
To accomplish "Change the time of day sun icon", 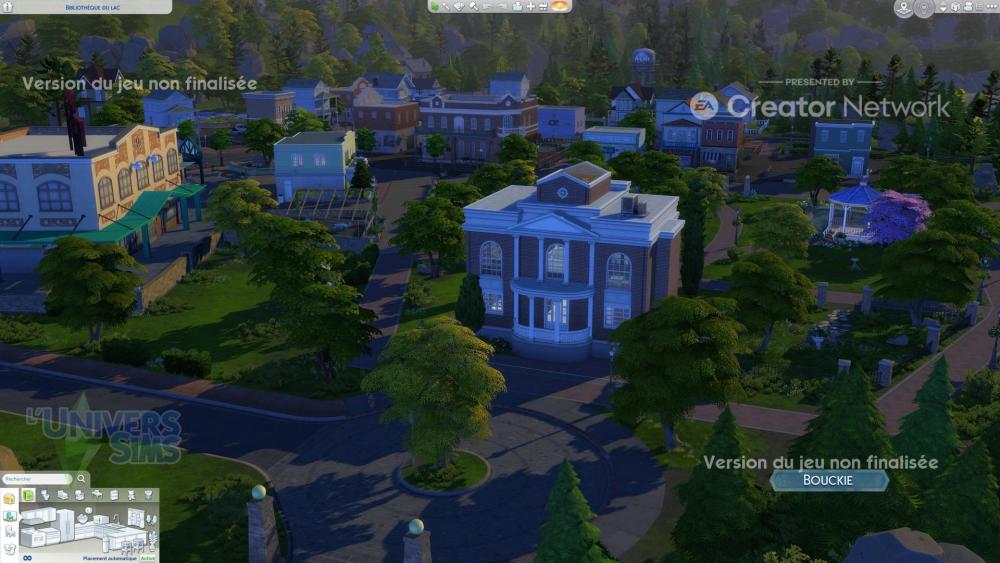I will click(x=561, y=6).
